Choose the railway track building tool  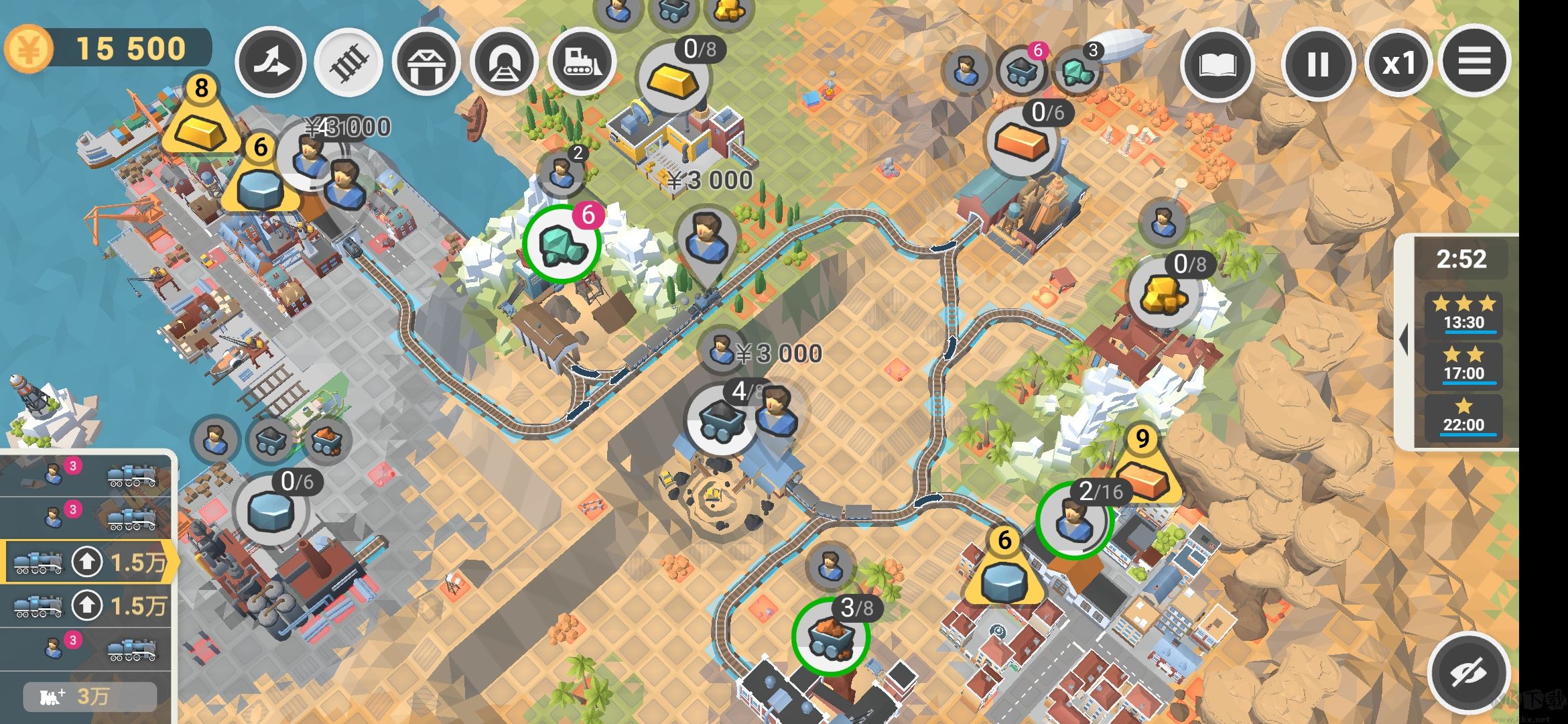pyautogui.click(x=348, y=62)
